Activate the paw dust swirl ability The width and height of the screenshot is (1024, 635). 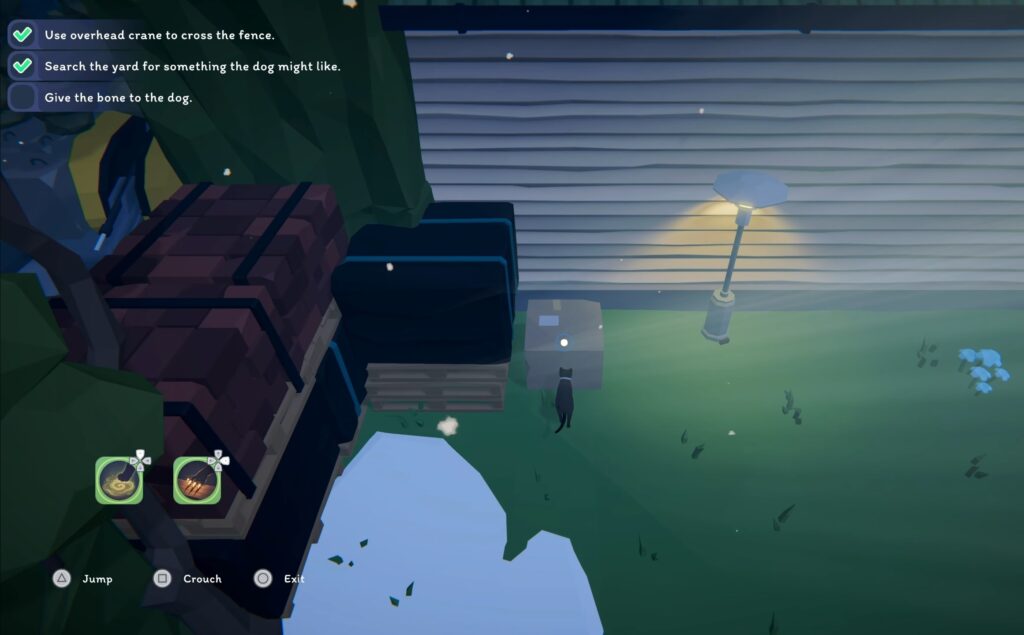tap(119, 480)
